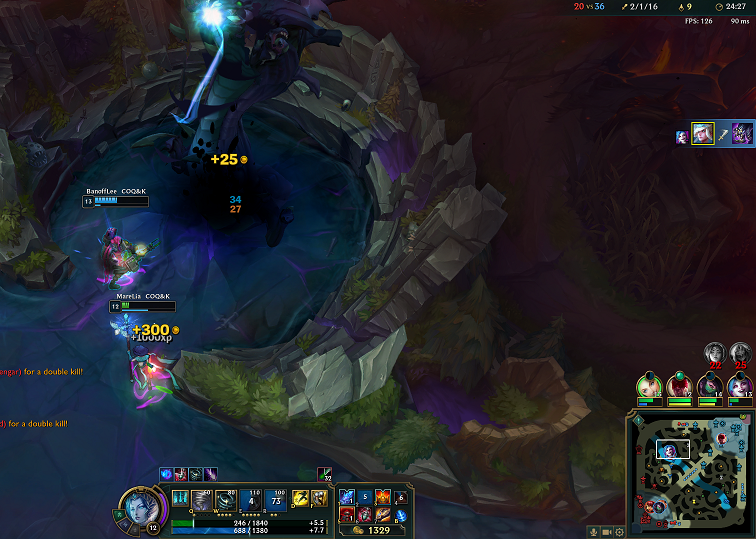Activate the Zephyr W ability
The height and width of the screenshot is (539, 756).
[227, 499]
